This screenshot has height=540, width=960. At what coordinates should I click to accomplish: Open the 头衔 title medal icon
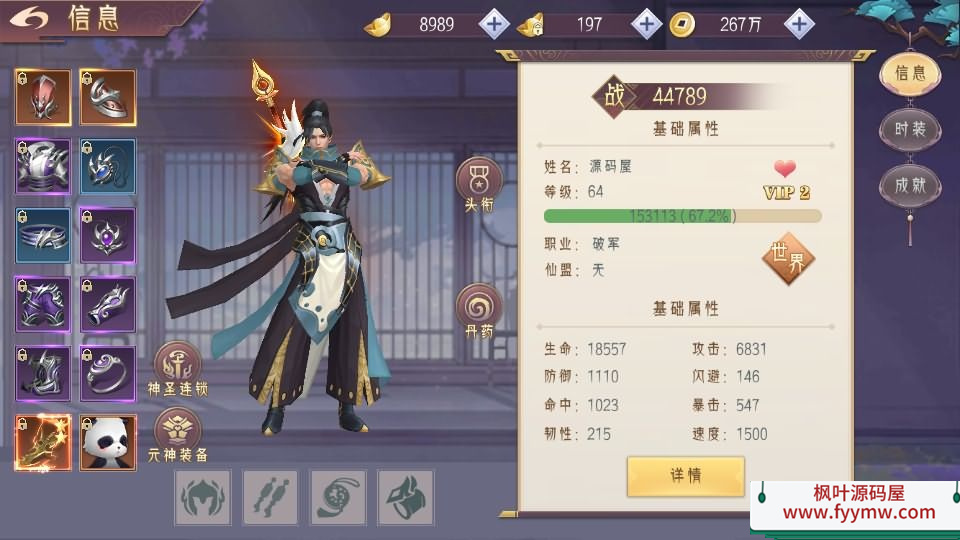coord(479,181)
